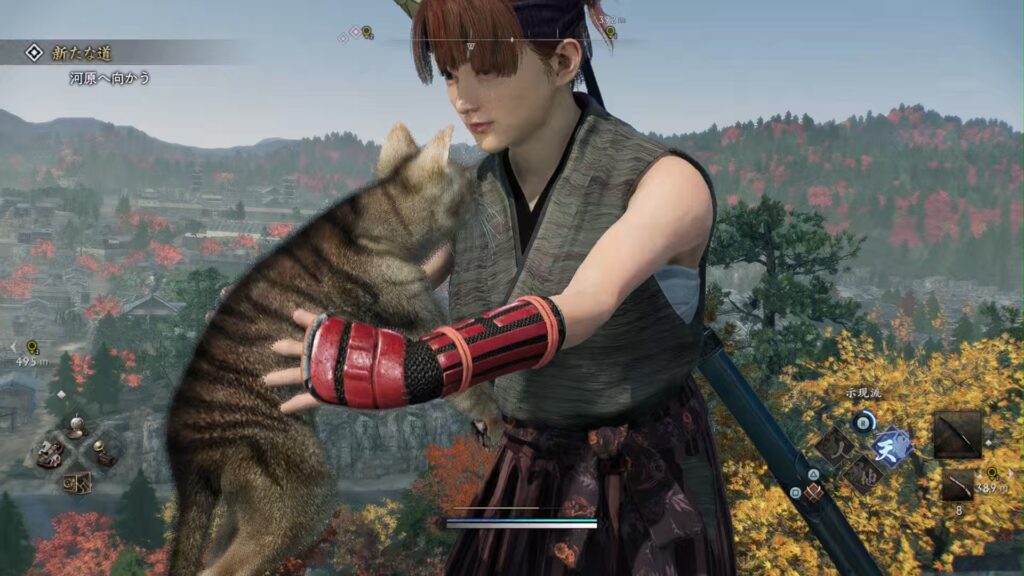Screen dimensions: 1024x576
Task: Select the bottom square item in the quick-item wheel
Action: tap(77, 482)
